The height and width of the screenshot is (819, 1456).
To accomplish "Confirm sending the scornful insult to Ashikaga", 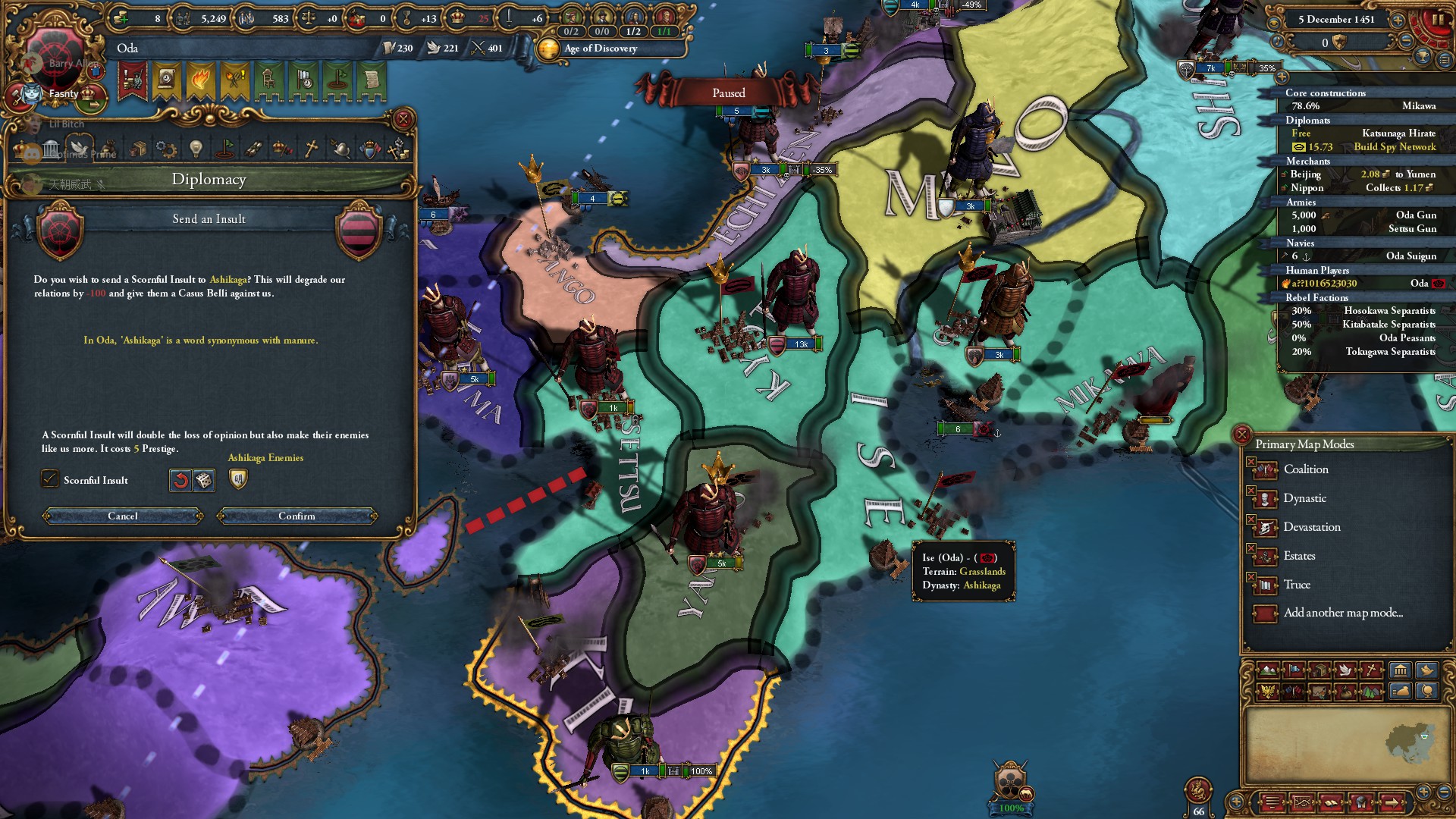I will tap(297, 516).
